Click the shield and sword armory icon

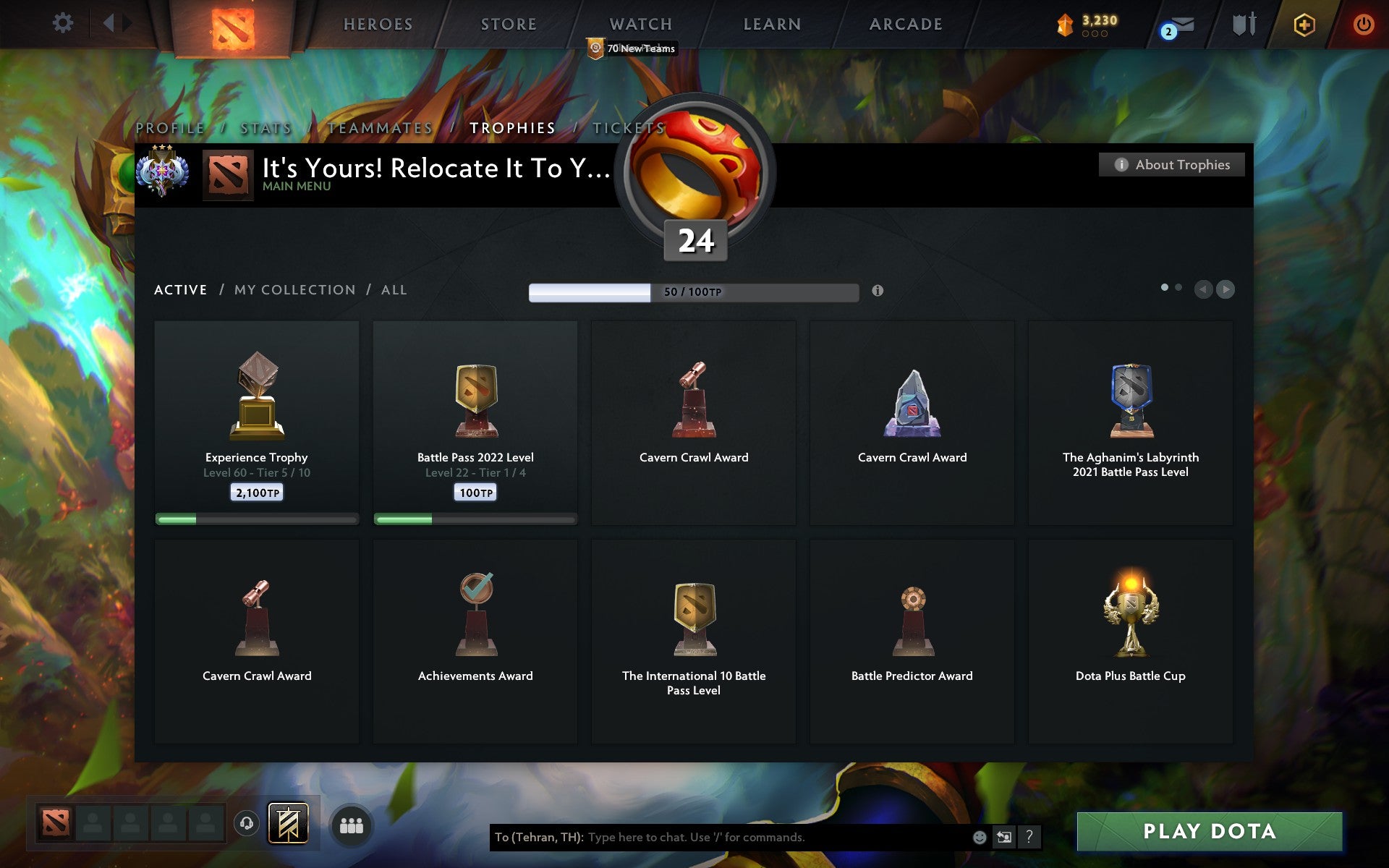click(x=1243, y=23)
